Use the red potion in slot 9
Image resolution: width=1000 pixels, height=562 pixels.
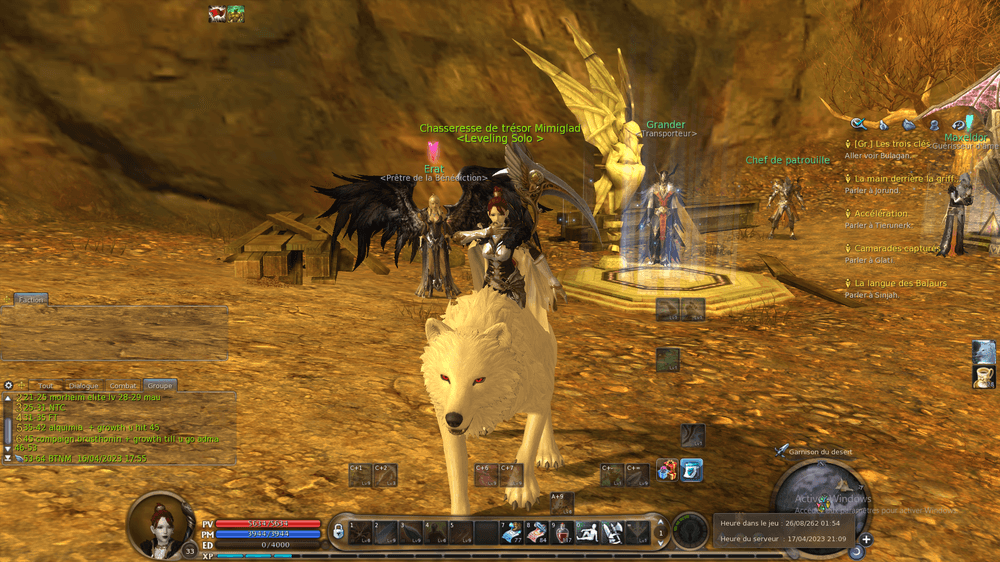[562, 532]
